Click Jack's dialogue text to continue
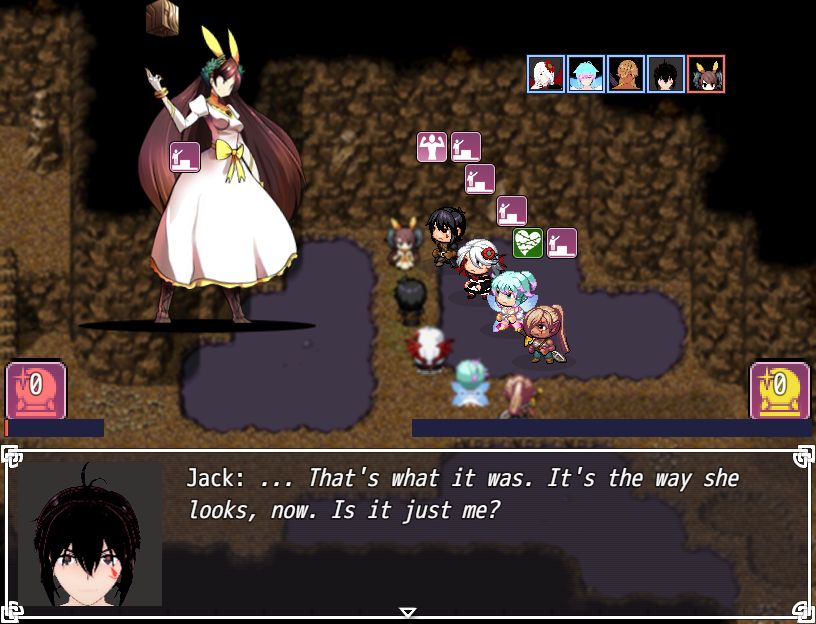The height and width of the screenshot is (624, 816). [462, 493]
